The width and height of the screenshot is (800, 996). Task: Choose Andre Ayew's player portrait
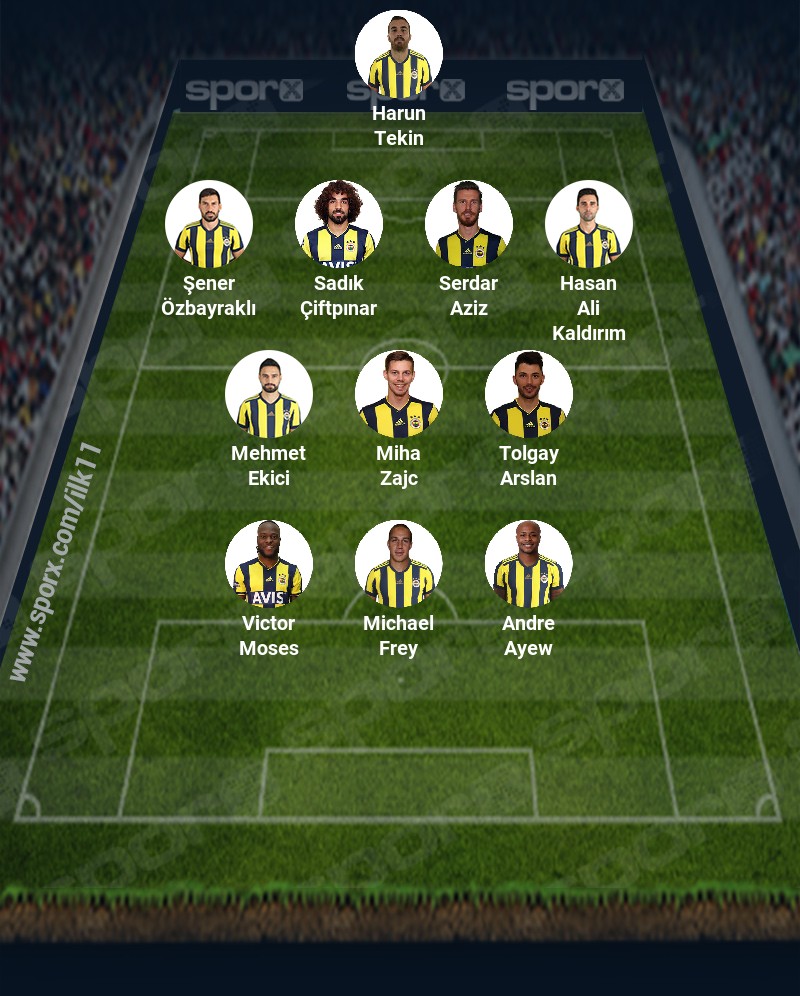click(529, 564)
